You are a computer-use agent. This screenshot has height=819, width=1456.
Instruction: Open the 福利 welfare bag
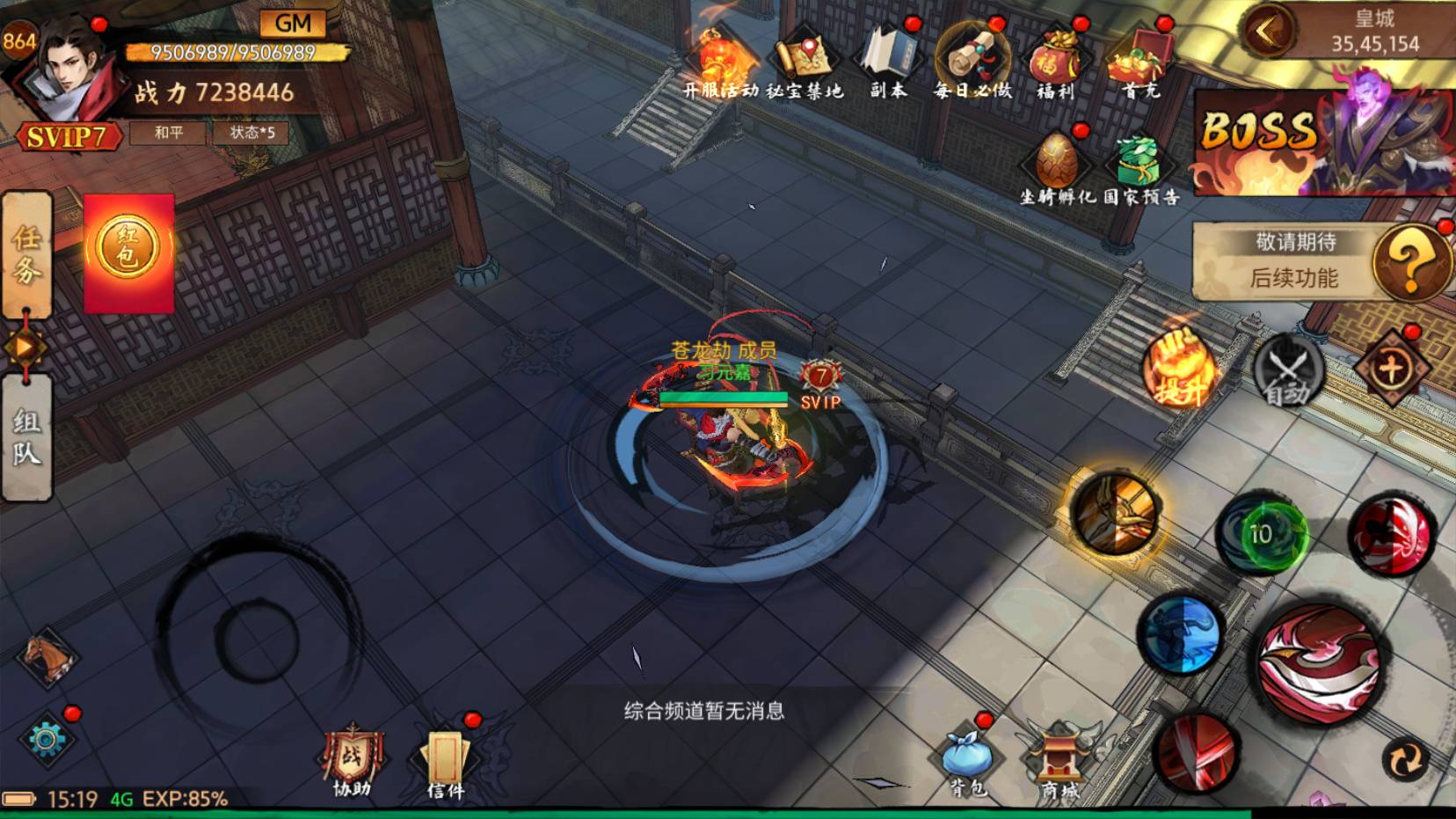(x=1055, y=60)
